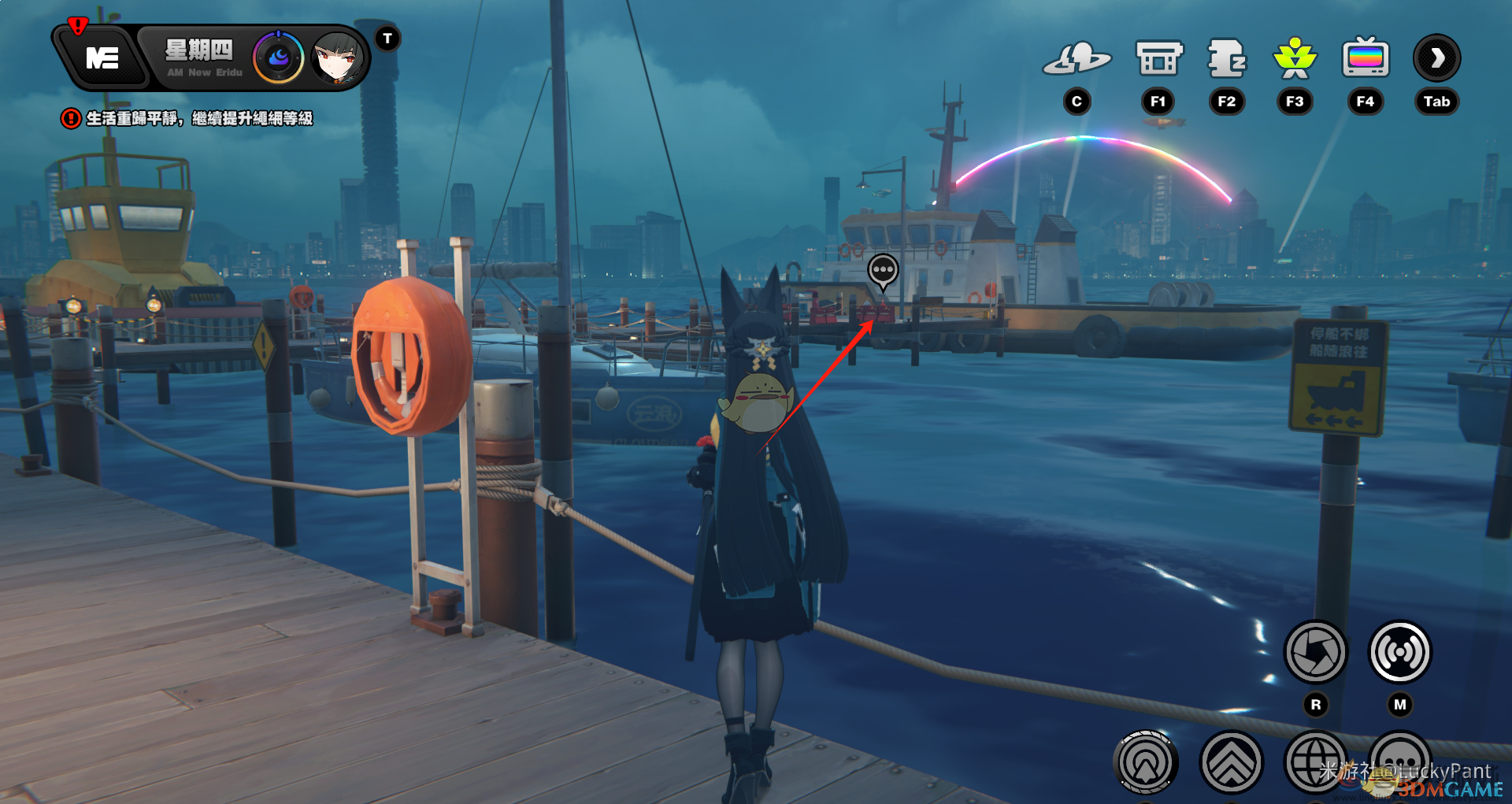The height and width of the screenshot is (804, 1512).
Task: Expand the right arrow more-menu button
Action: (1437, 58)
